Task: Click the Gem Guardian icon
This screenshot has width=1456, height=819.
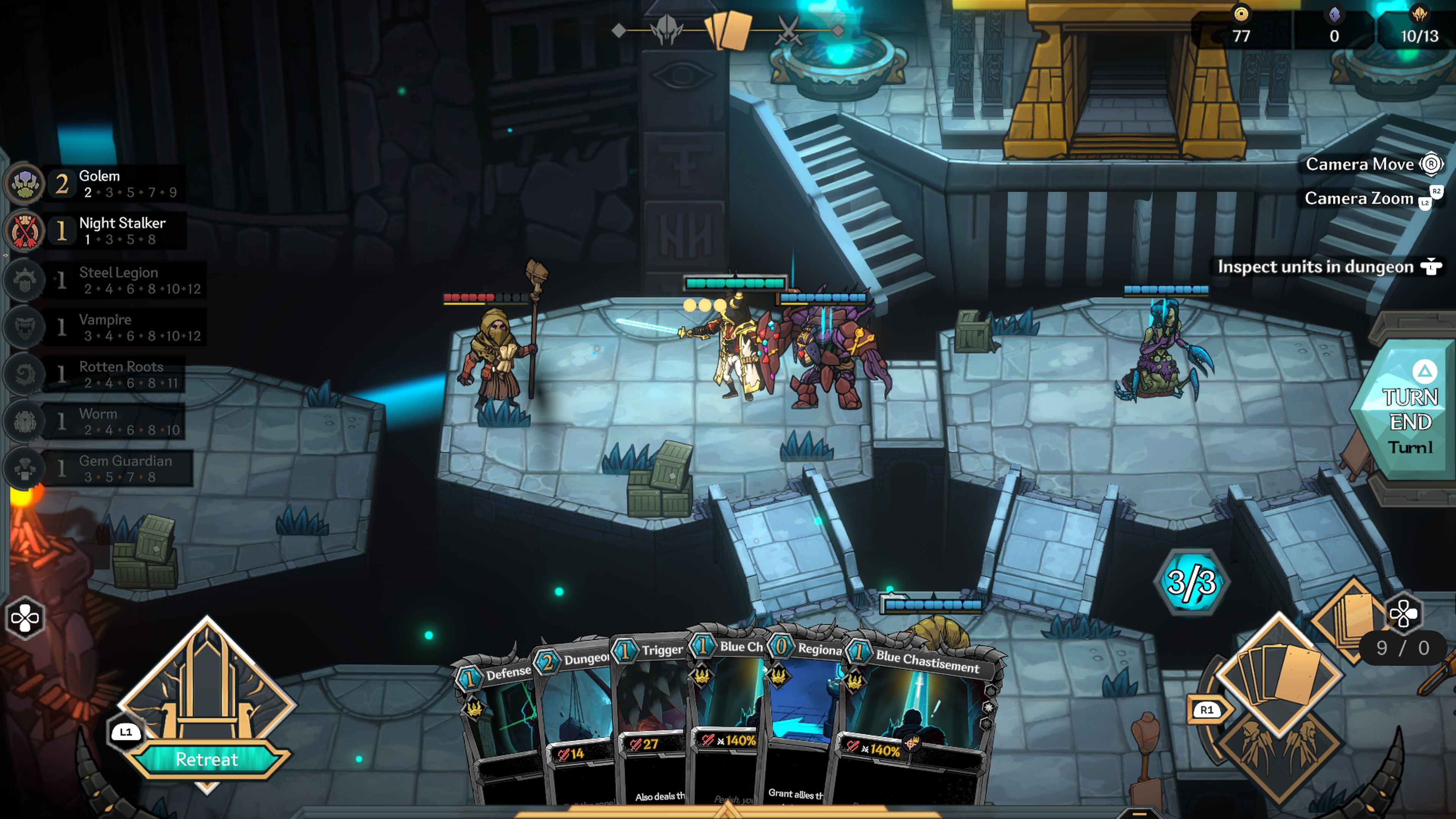Action: pyautogui.click(x=24, y=468)
